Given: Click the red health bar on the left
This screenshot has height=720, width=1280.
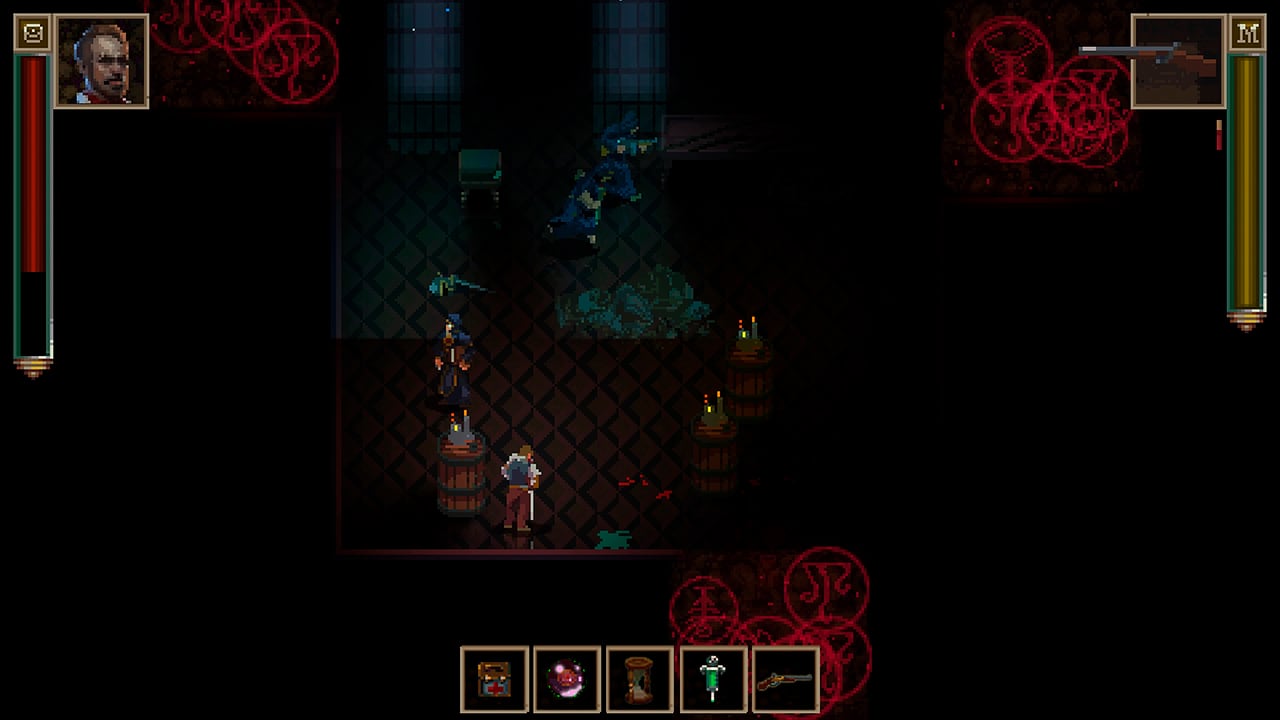Looking at the screenshot, I should pos(32,200).
